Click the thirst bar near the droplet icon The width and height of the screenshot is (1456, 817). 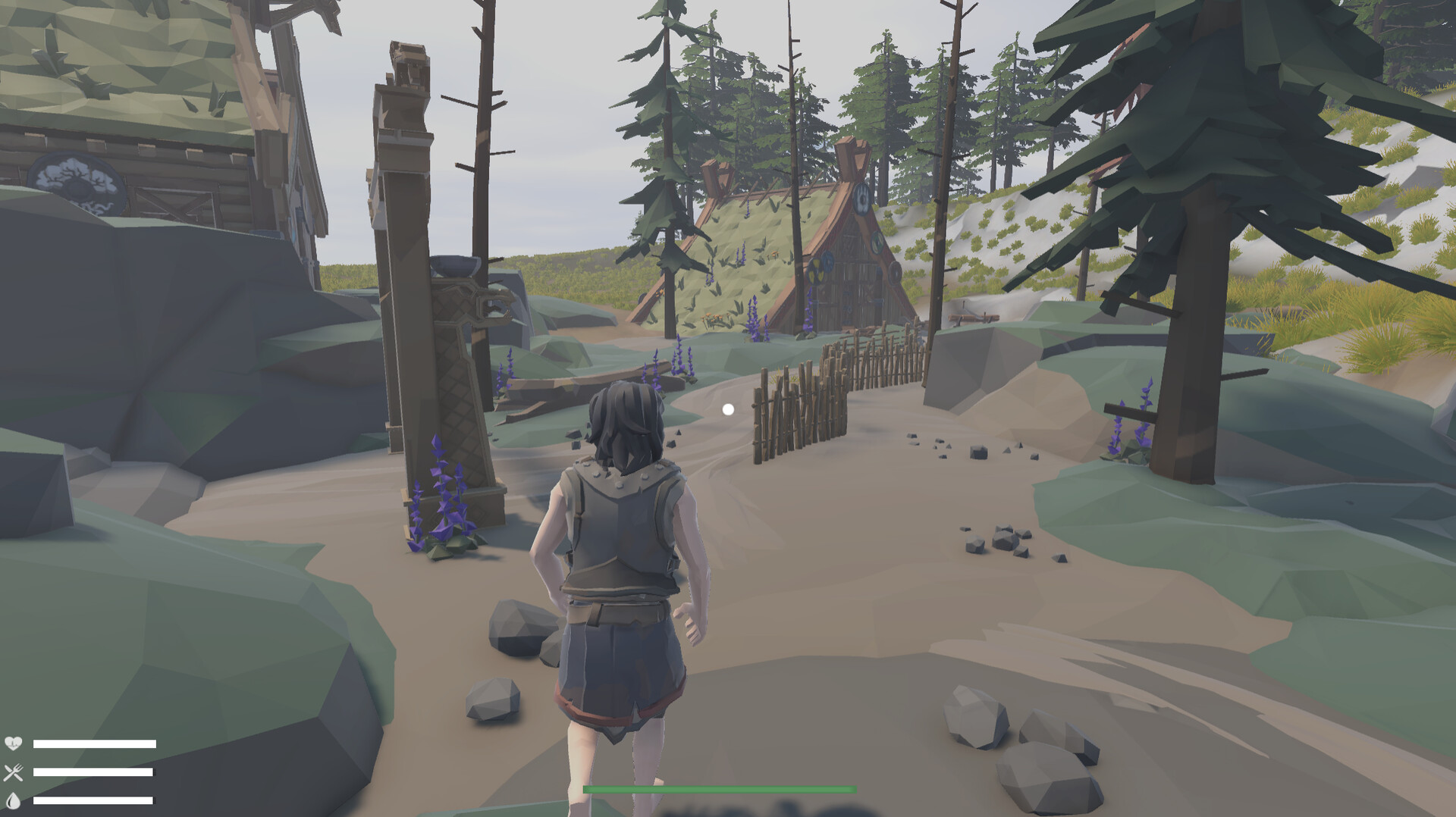point(95,801)
